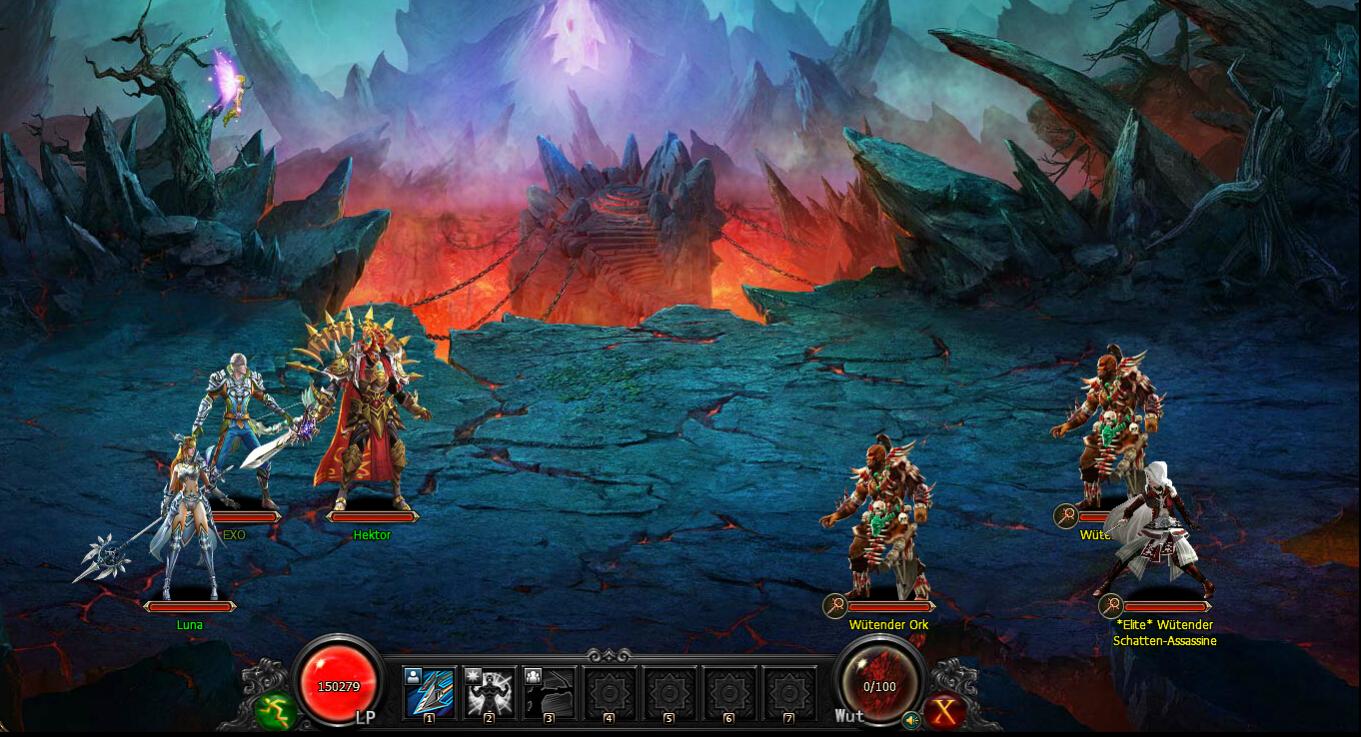
Task: Close the battle with the red X button
Action: click(x=944, y=711)
